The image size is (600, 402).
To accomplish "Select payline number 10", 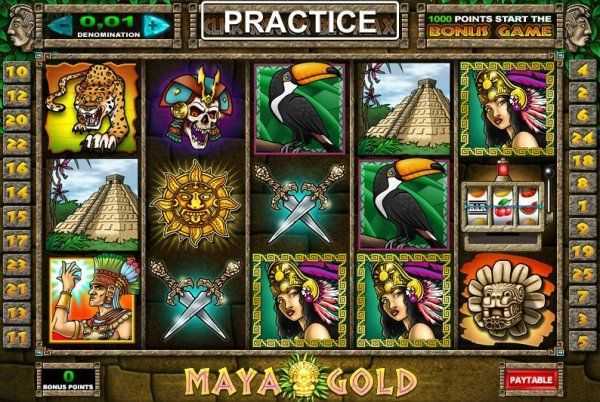I will pos(17,71).
